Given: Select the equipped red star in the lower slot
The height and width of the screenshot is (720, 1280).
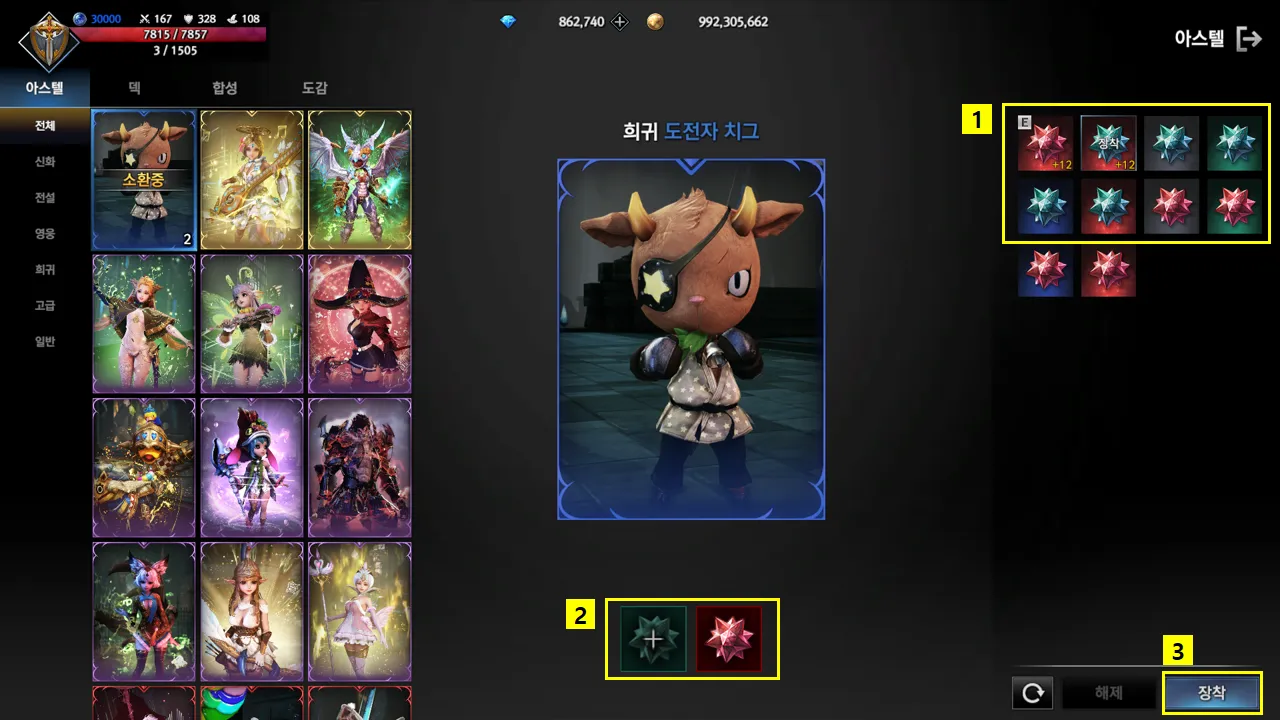Looking at the screenshot, I should pos(729,638).
